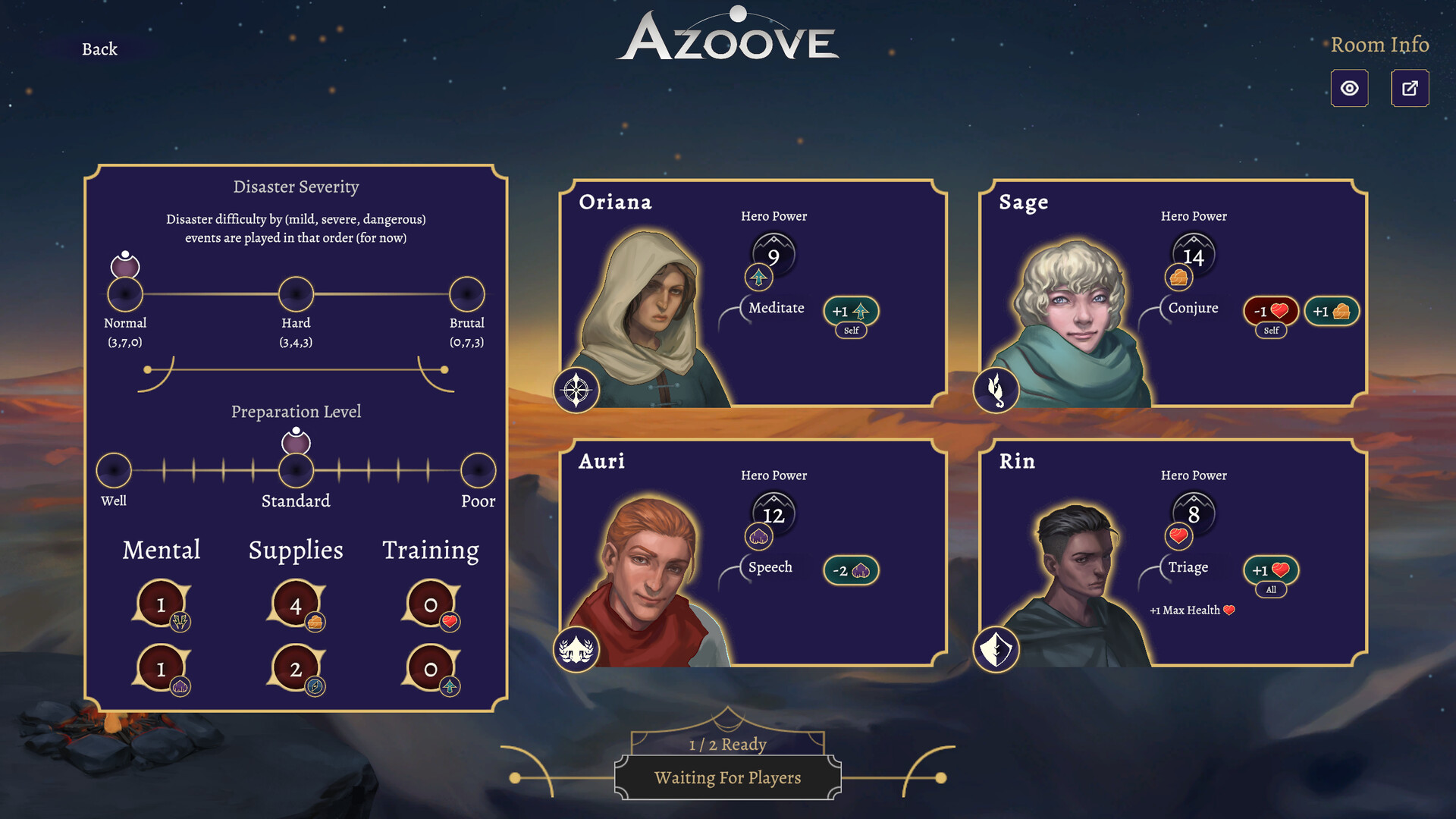Select Sage's -1 heart Self ability badge
This screenshot has width=1456, height=819.
[1271, 312]
